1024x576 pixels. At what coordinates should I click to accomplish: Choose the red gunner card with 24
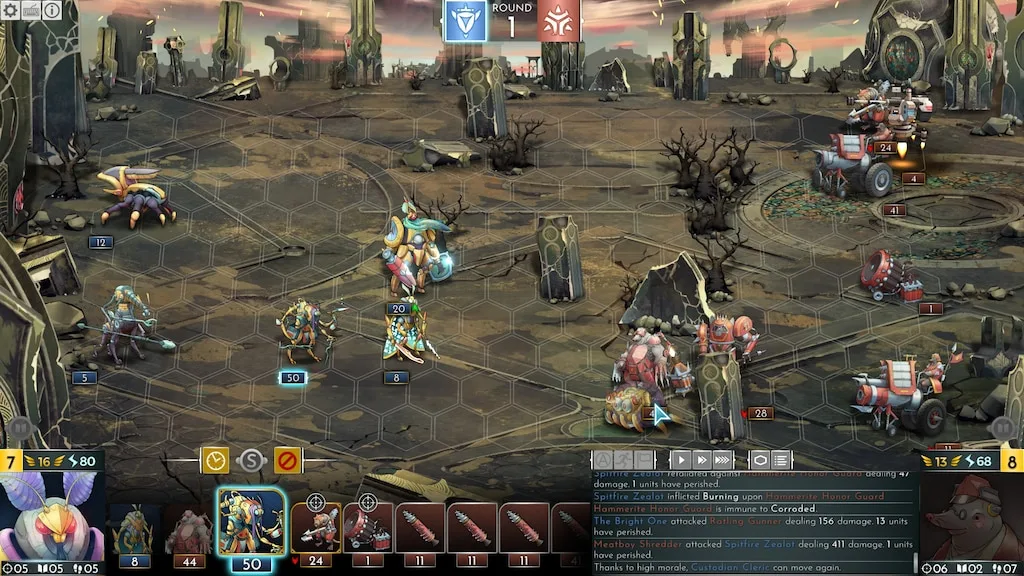coord(315,532)
